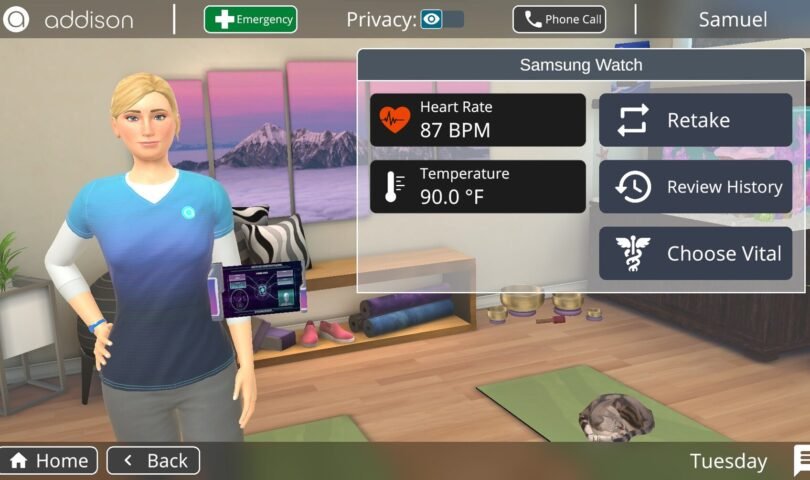Select the Heart Rate reading tile
This screenshot has width=810, height=480.
(x=478, y=120)
